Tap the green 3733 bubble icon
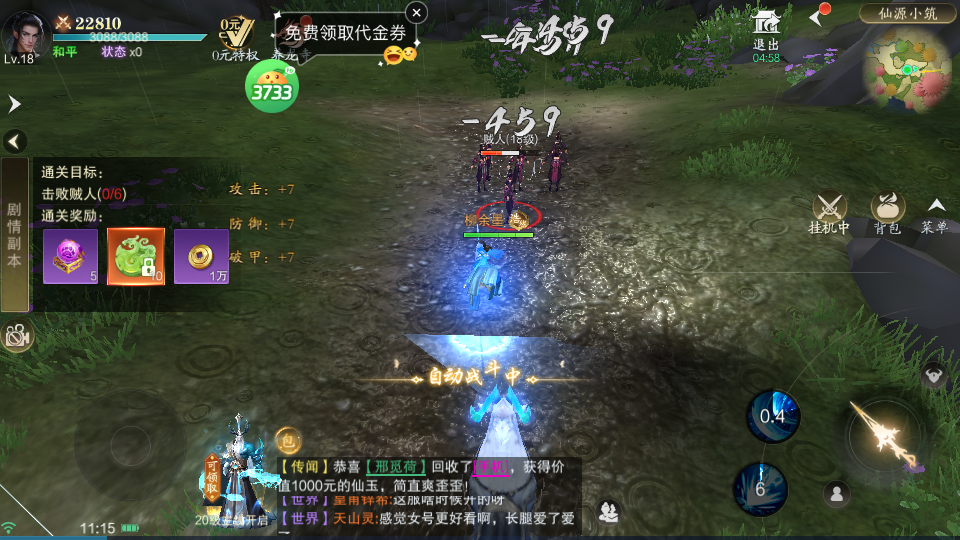This screenshot has height=540, width=960. (271, 90)
